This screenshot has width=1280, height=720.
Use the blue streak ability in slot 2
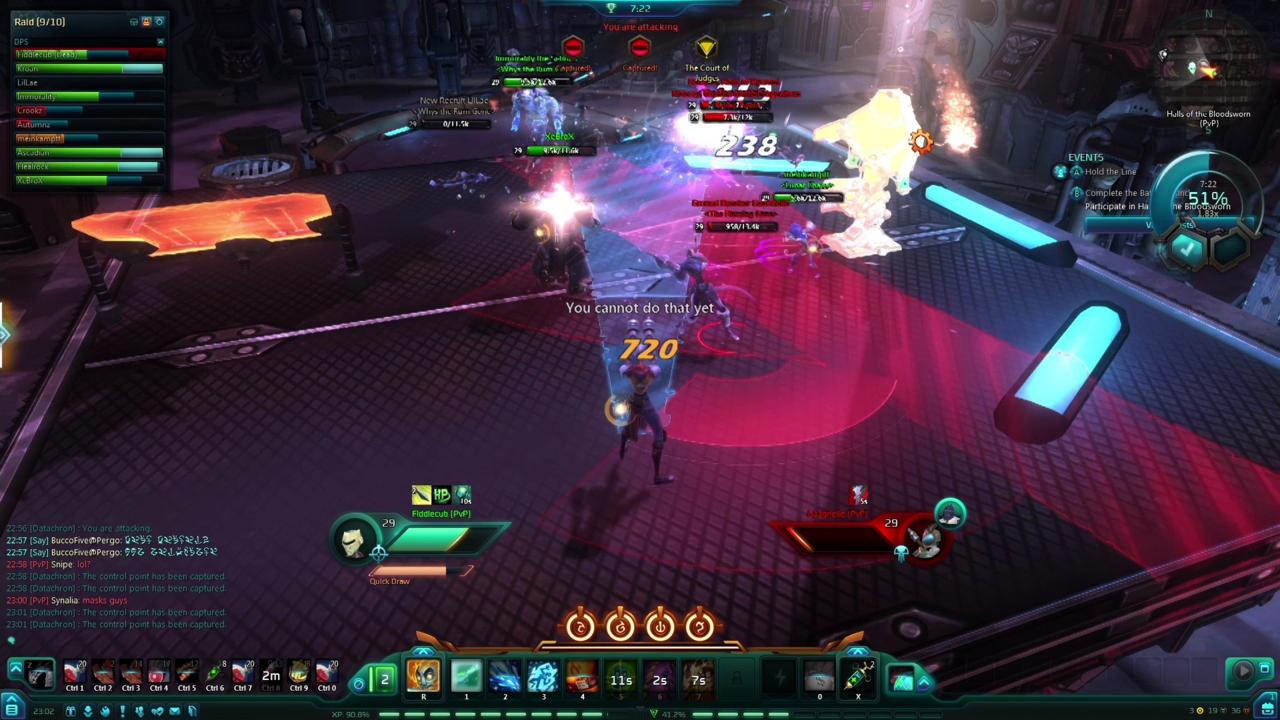point(504,678)
